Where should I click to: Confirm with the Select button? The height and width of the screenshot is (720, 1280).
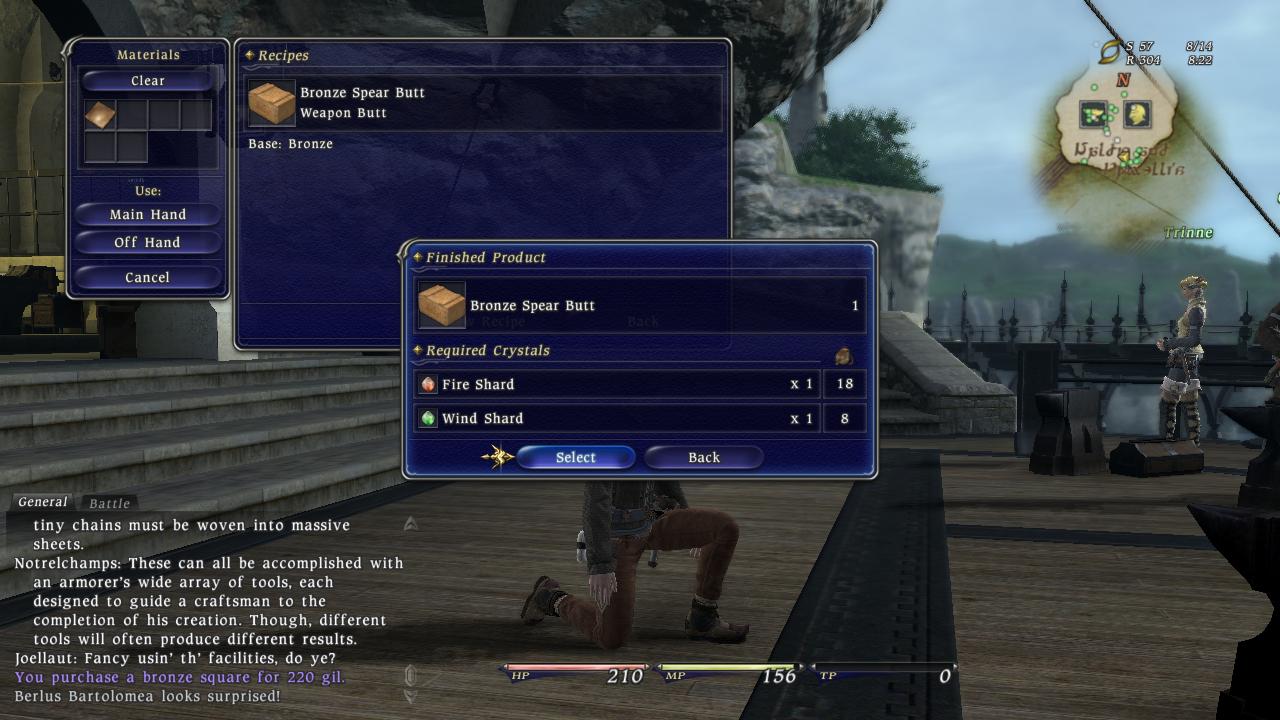(575, 457)
